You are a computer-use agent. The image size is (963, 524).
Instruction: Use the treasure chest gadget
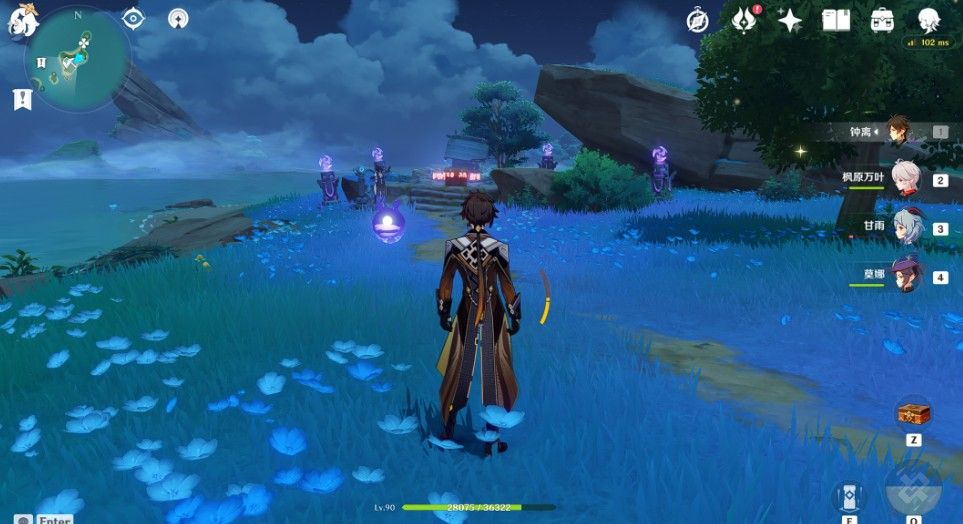click(913, 413)
